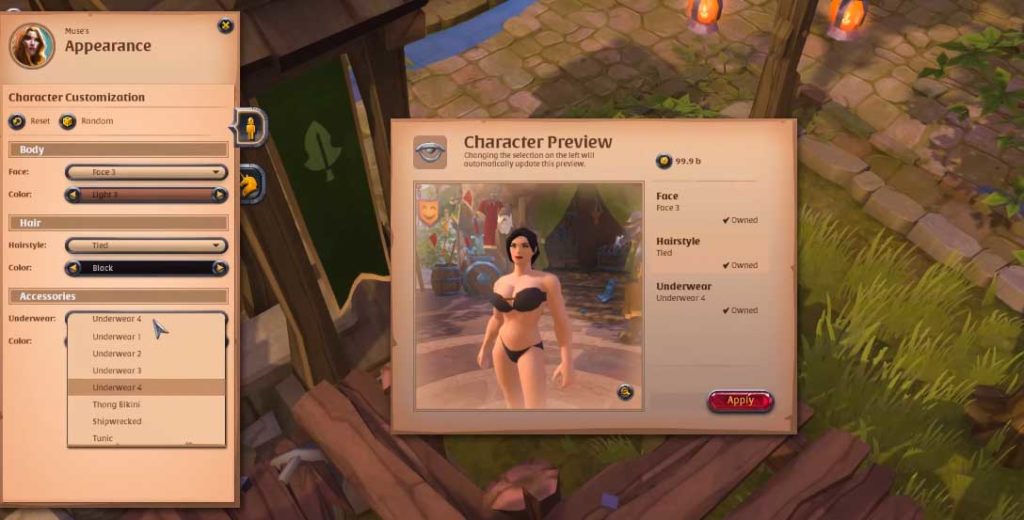1024x520 pixels.
Task: Choose Underwear 1 from the list
Action: pos(117,337)
